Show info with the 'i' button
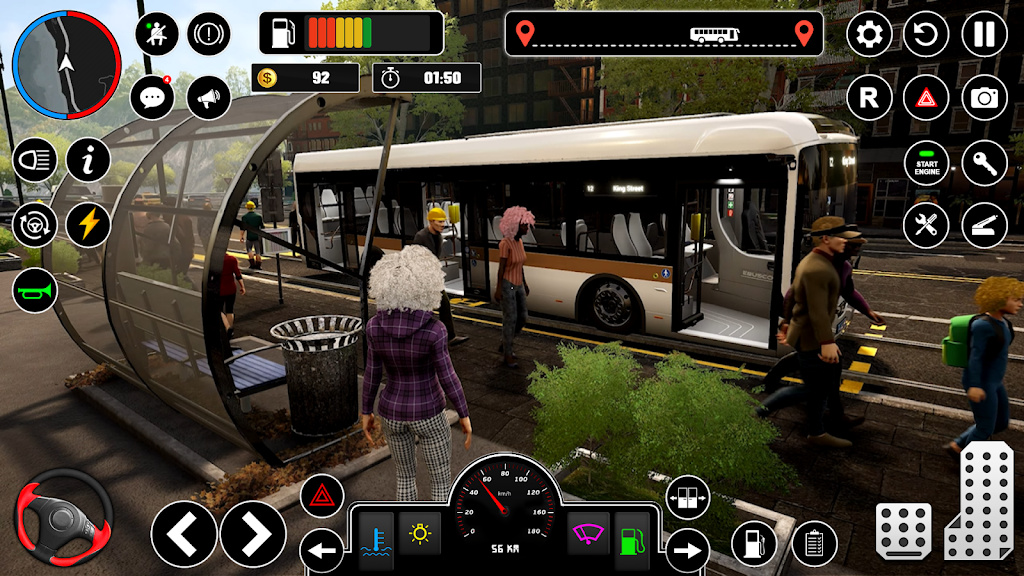This screenshot has height=576, width=1024. click(88, 161)
